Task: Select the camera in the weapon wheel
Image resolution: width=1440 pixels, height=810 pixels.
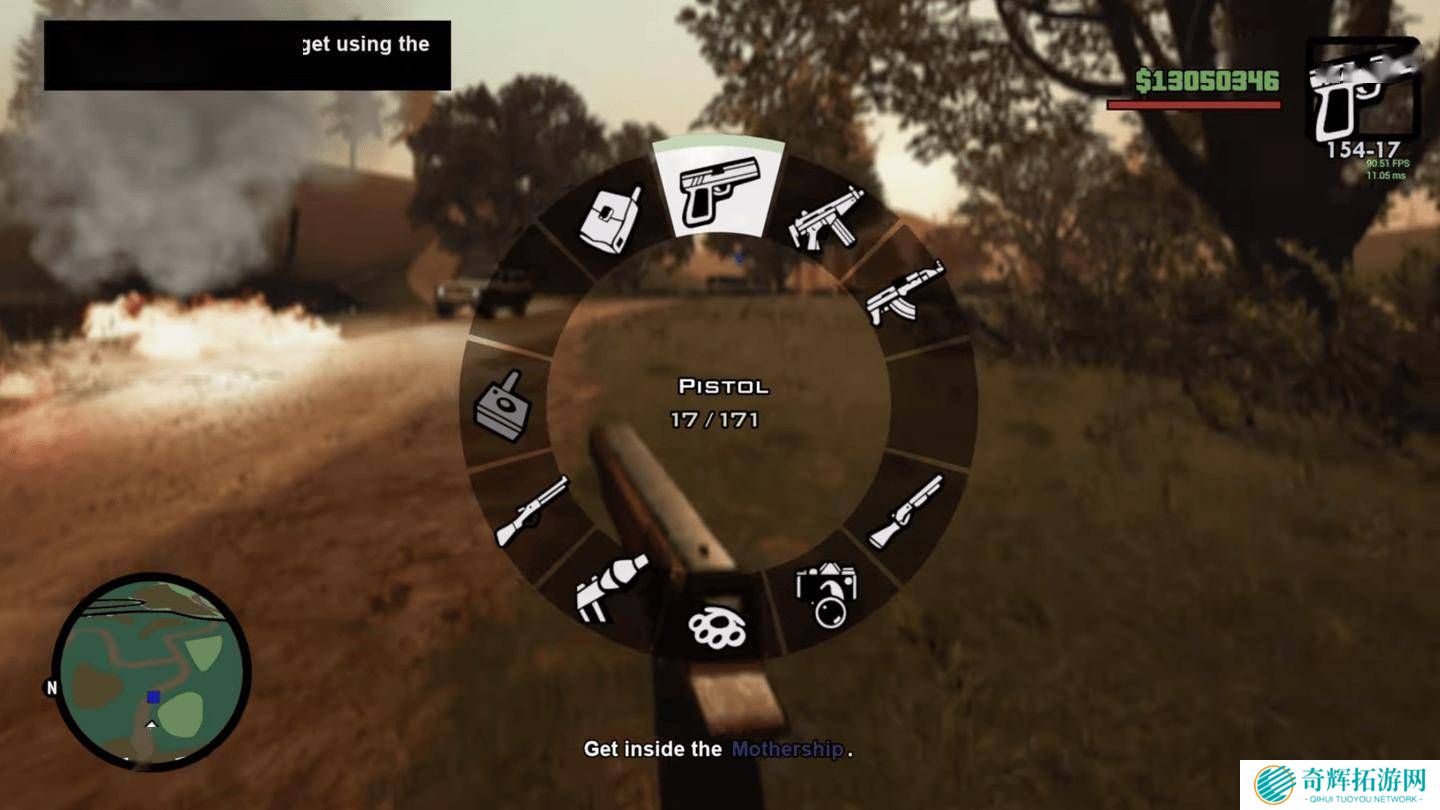Action: (x=825, y=595)
